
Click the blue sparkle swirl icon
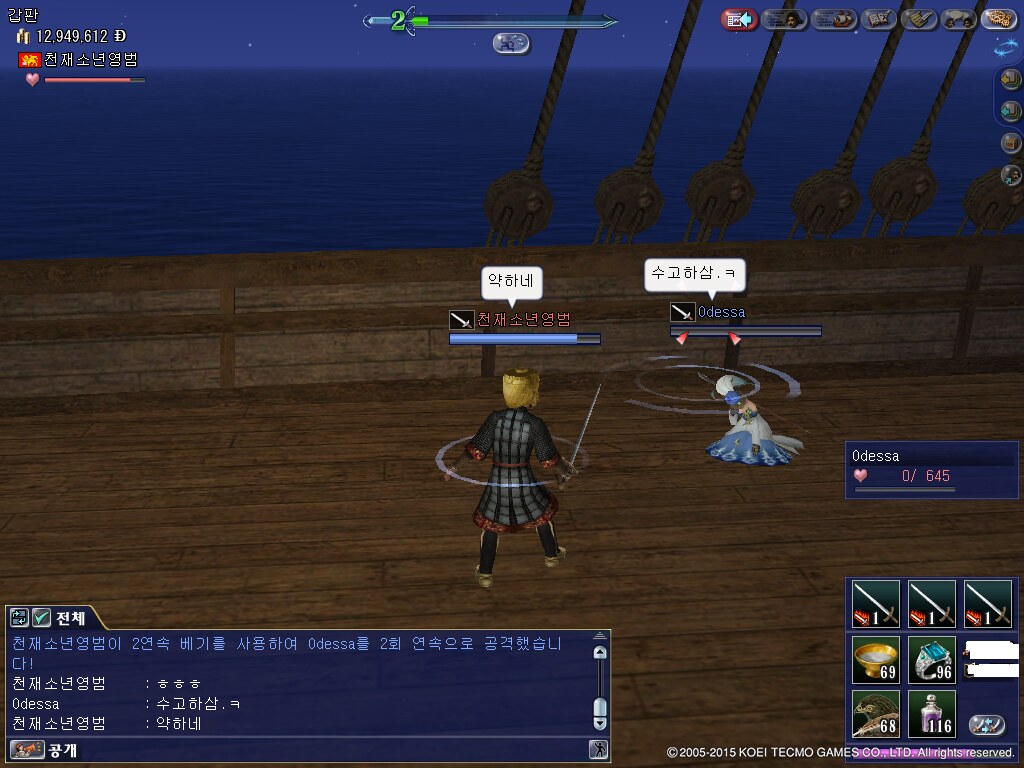pyautogui.click(x=1006, y=46)
